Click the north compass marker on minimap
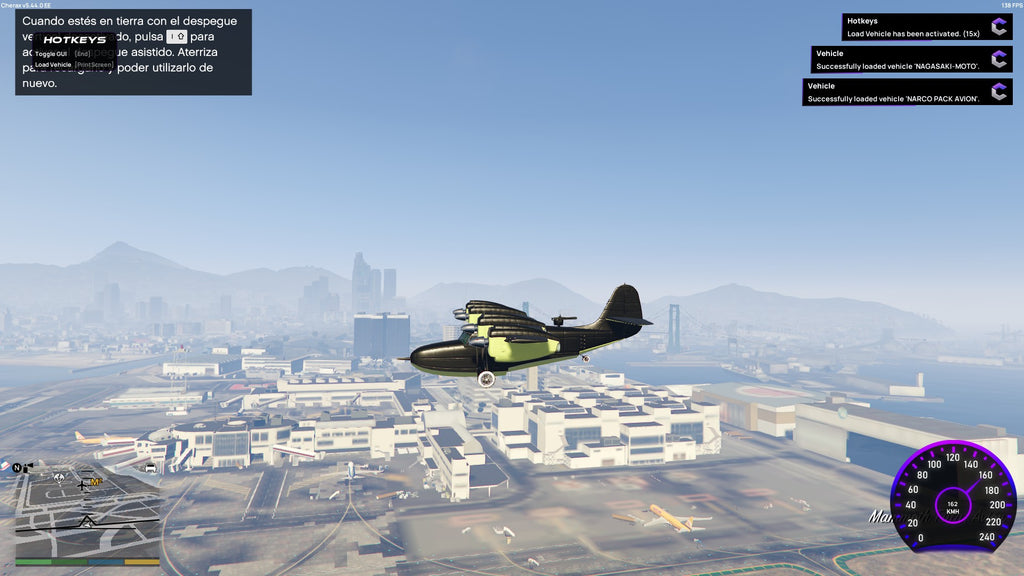 pos(18,467)
